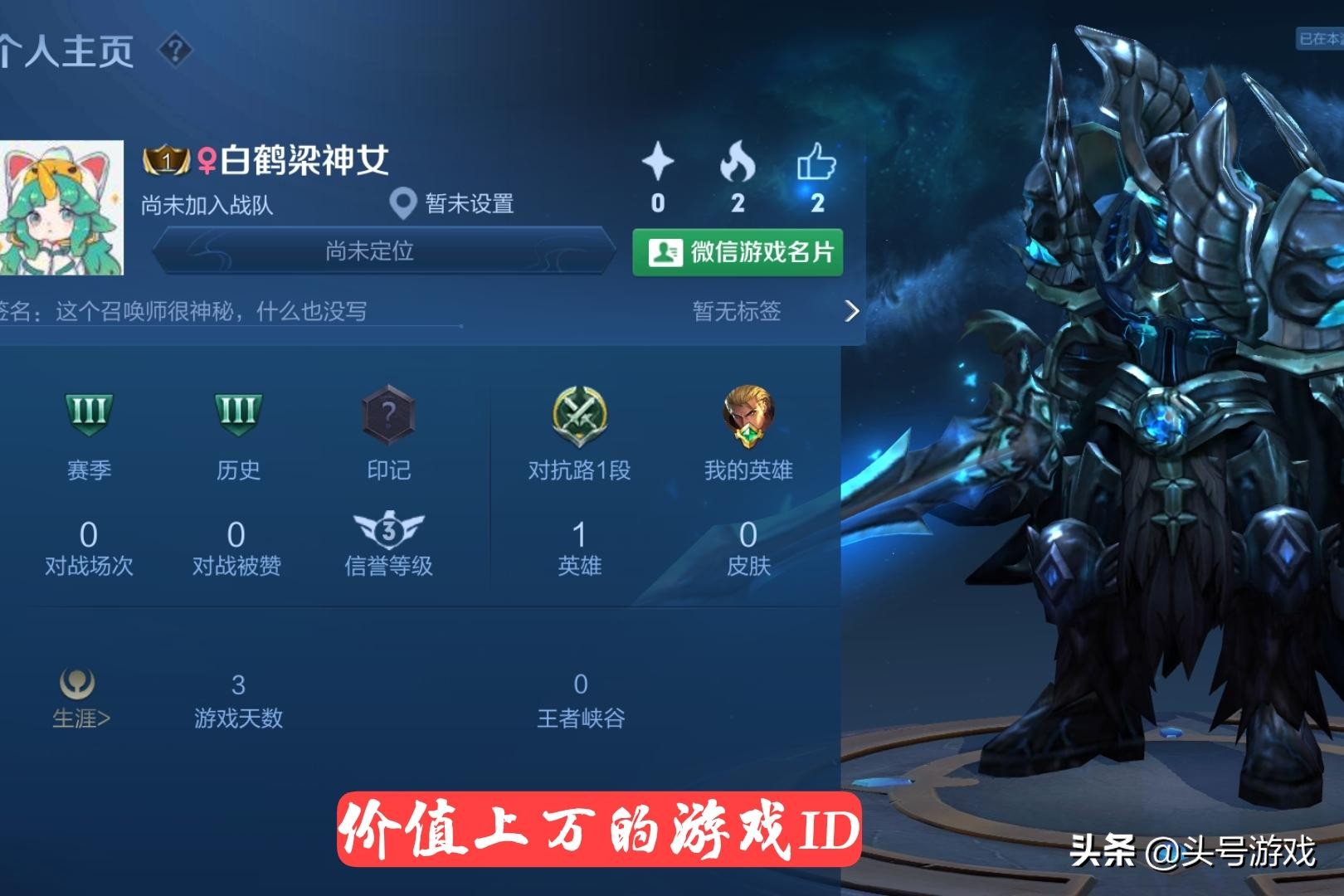This screenshot has height=896, width=1344.
Task: Click the location pin next to 暂未设置
Action: (402, 203)
